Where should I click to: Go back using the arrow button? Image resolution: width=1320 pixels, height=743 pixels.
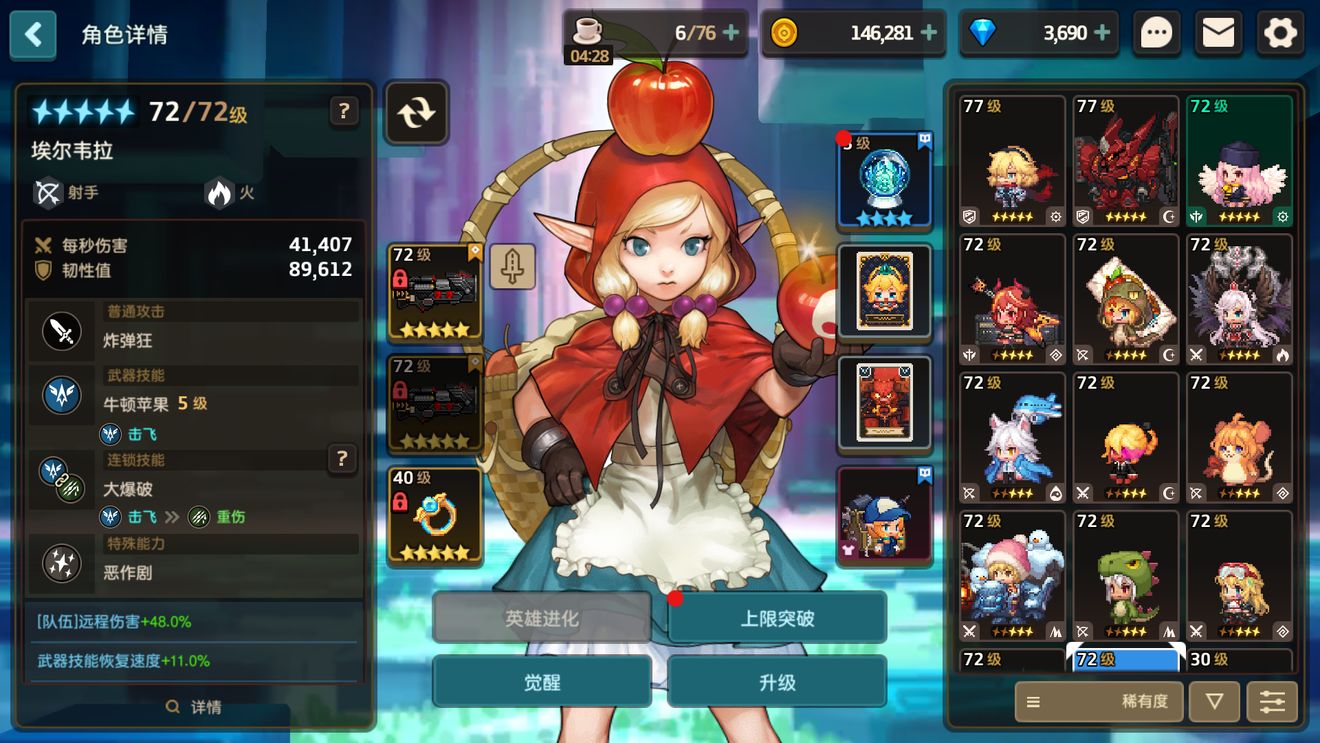pos(33,34)
